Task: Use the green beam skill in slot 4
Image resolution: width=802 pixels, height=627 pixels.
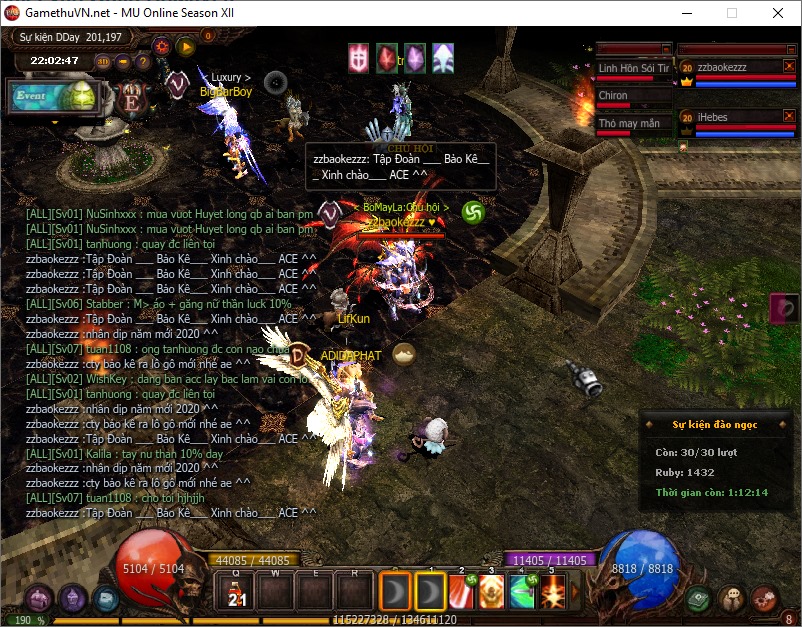Action: (x=522, y=591)
